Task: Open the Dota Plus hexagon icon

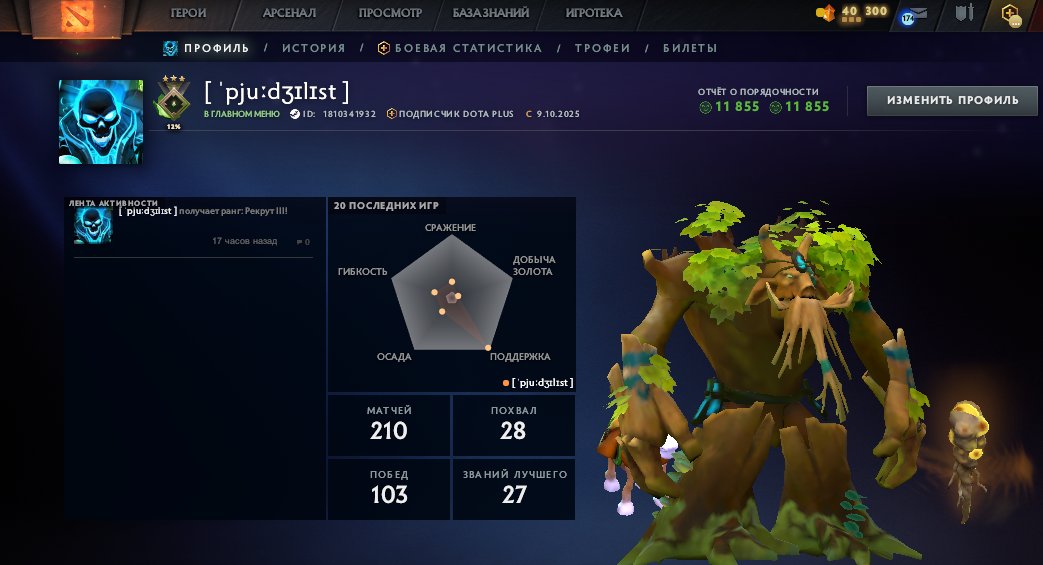Action: 1011,14
